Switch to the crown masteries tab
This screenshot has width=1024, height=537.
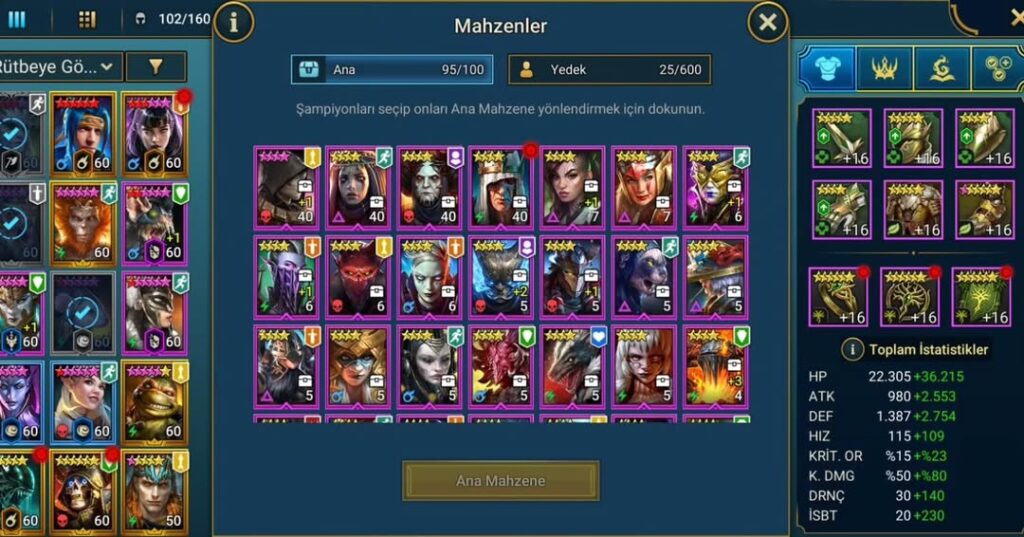(884, 67)
